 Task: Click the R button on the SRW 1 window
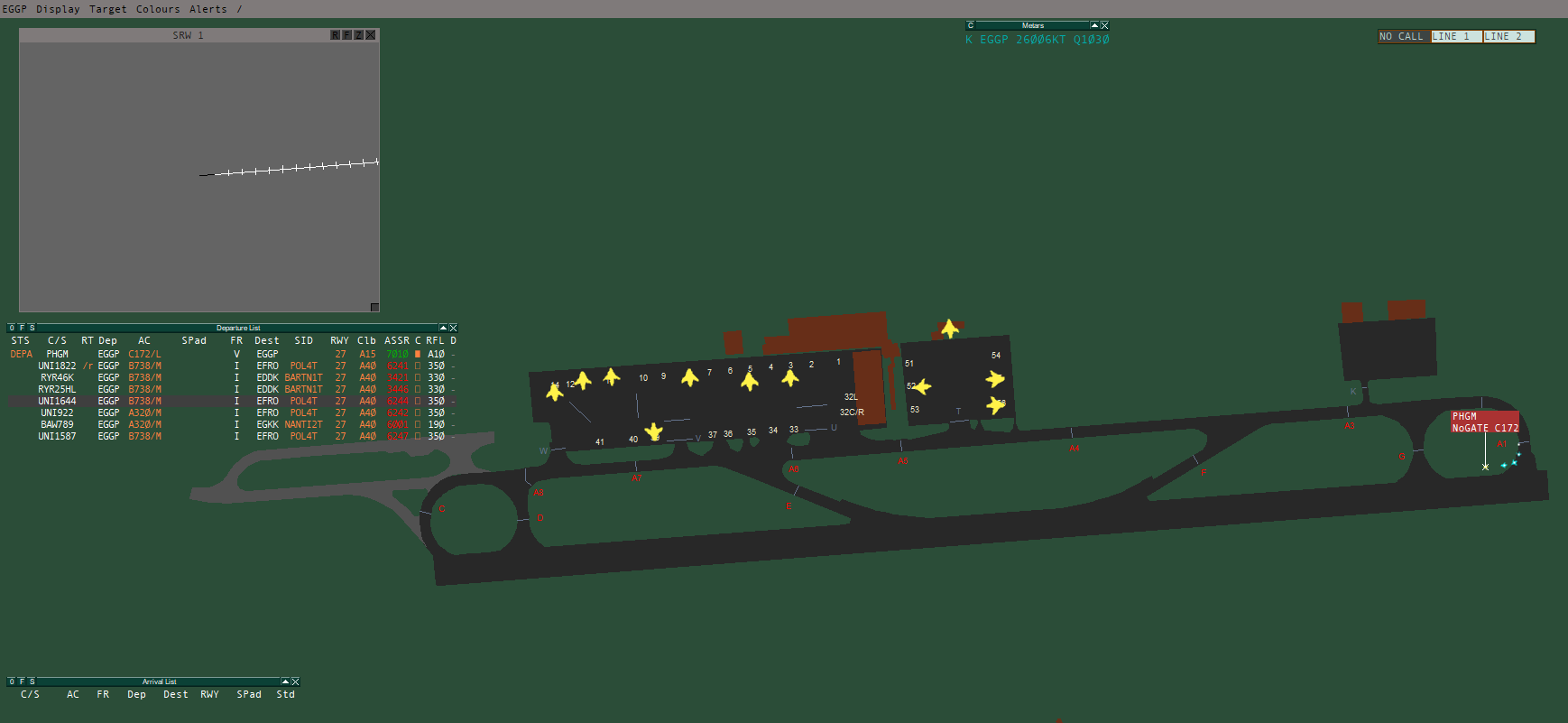pos(336,33)
